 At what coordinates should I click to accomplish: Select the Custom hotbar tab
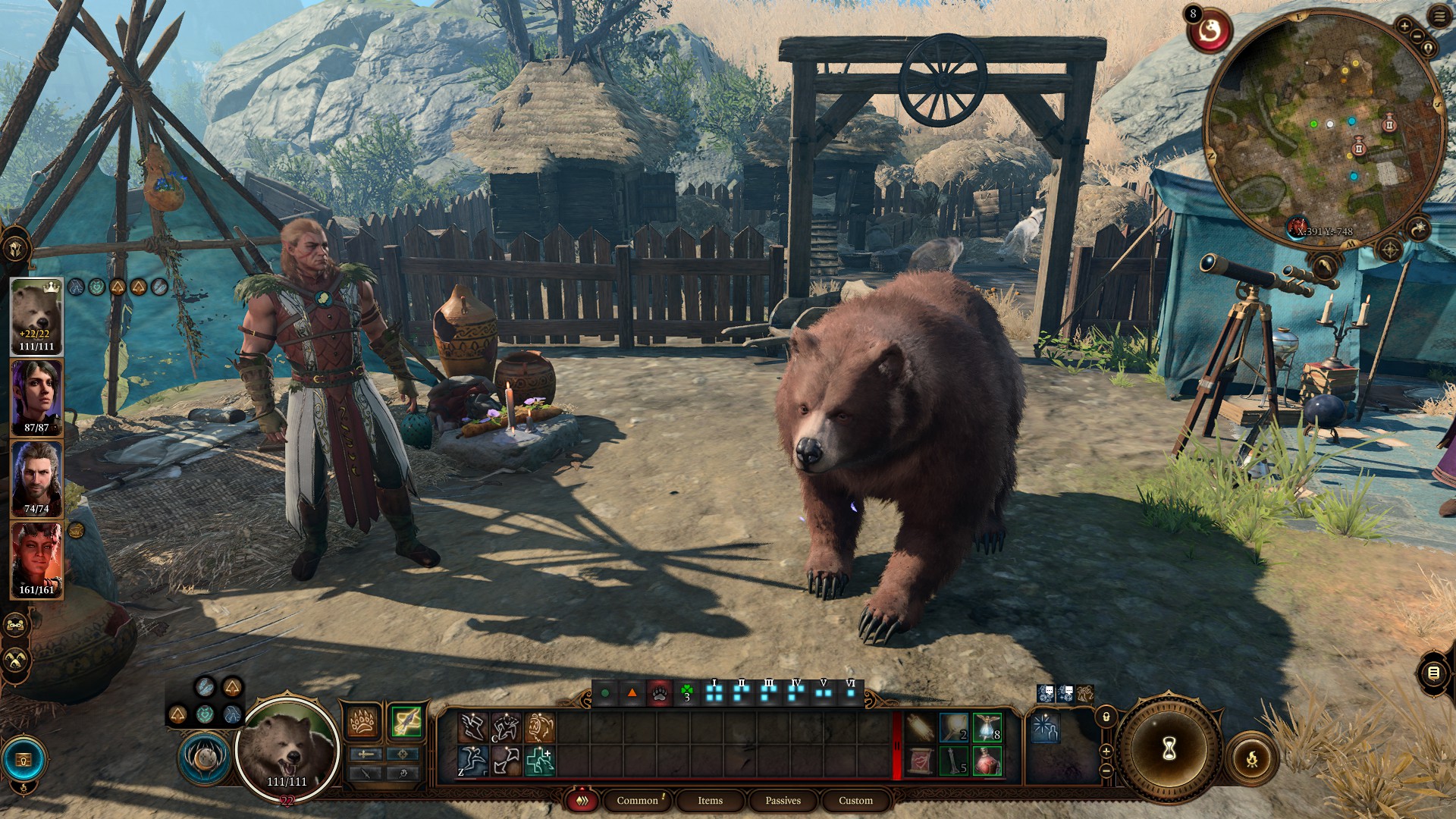point(855,800)
